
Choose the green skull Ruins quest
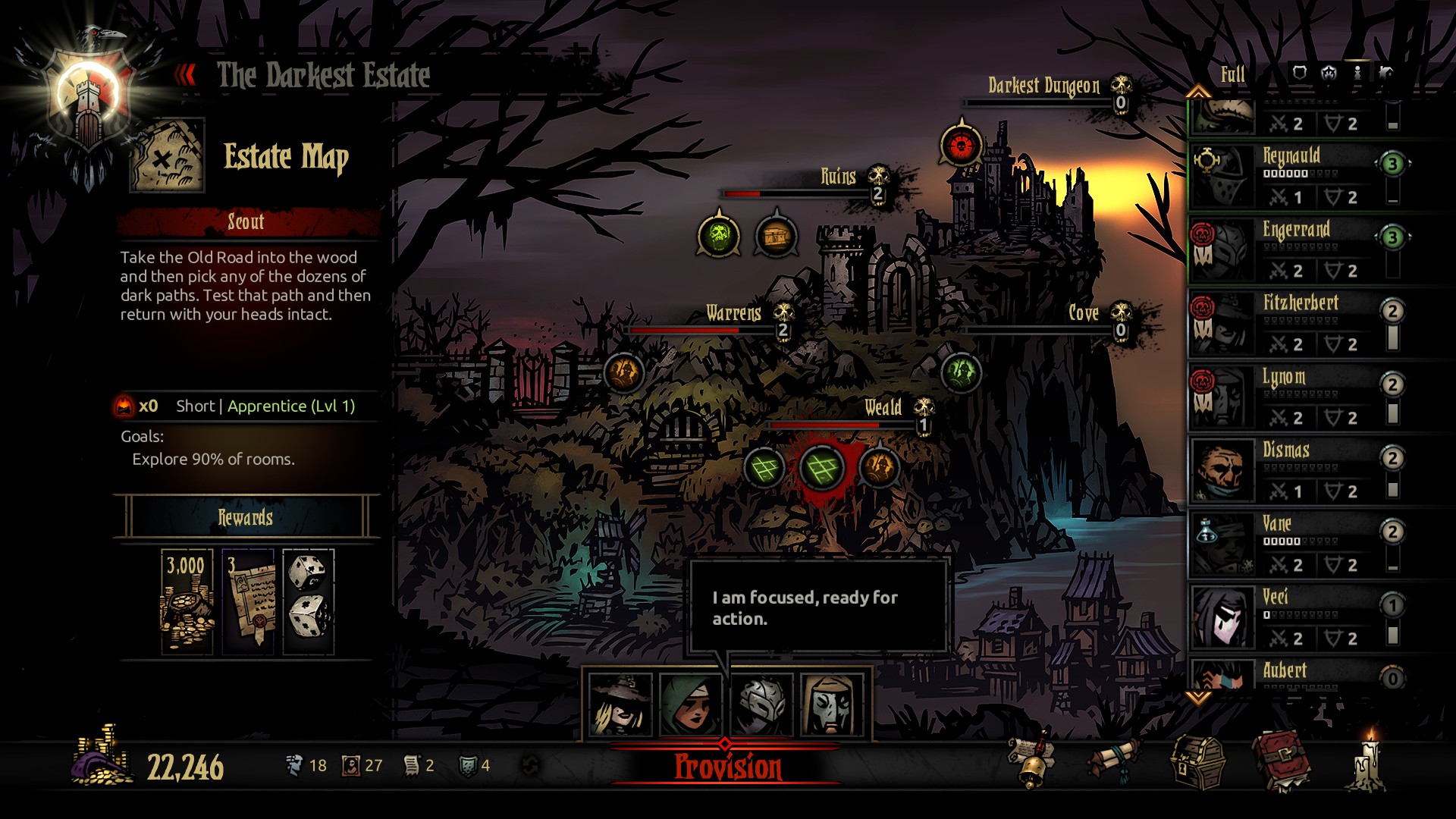718,236
